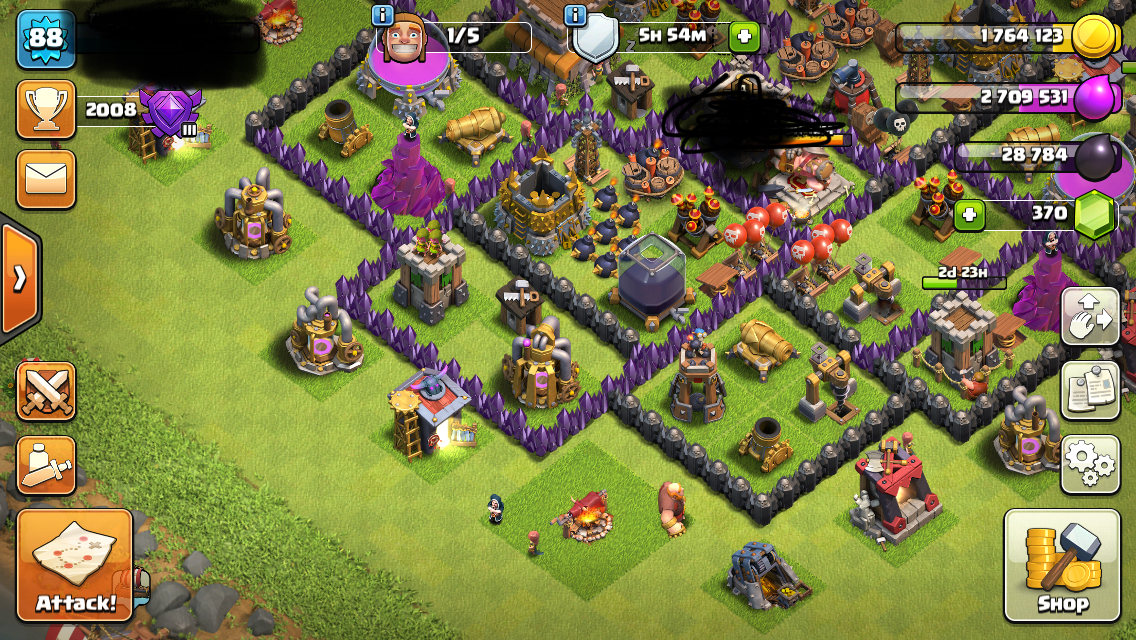Add shield time with green plus
The image size is (1136, 640).
pyautogui.click(x=743, y=37)
